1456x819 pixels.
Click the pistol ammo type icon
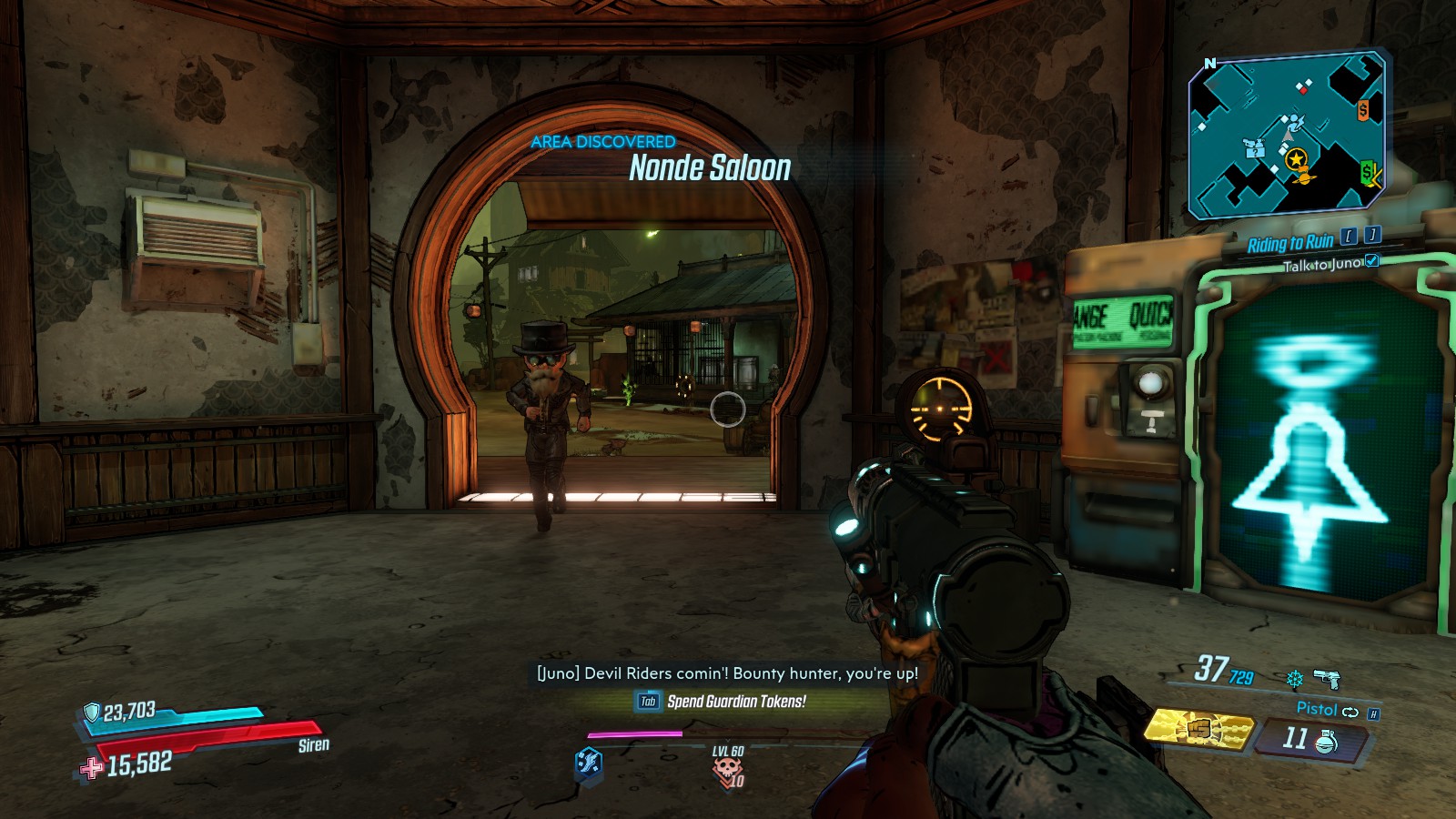[1328, 678]
